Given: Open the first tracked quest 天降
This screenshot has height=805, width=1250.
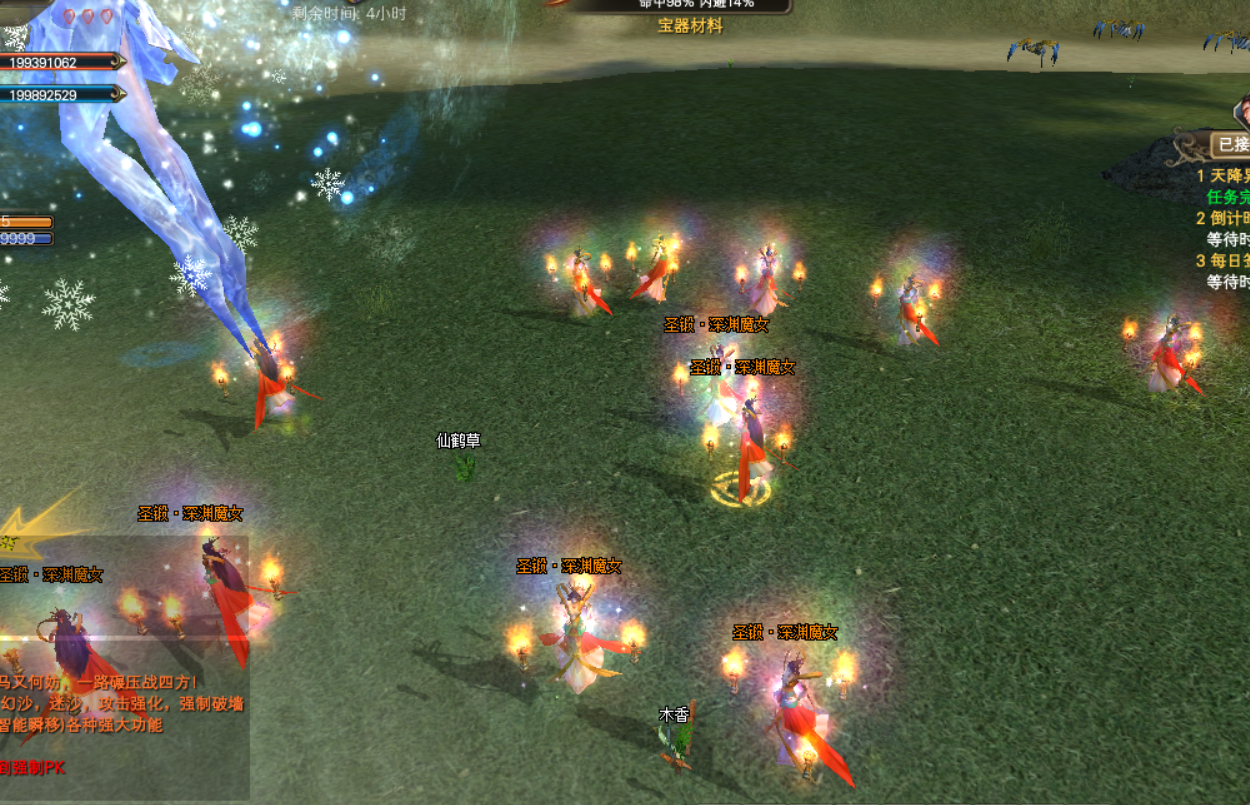Looking at the screenshot, I should point(1224,176).
